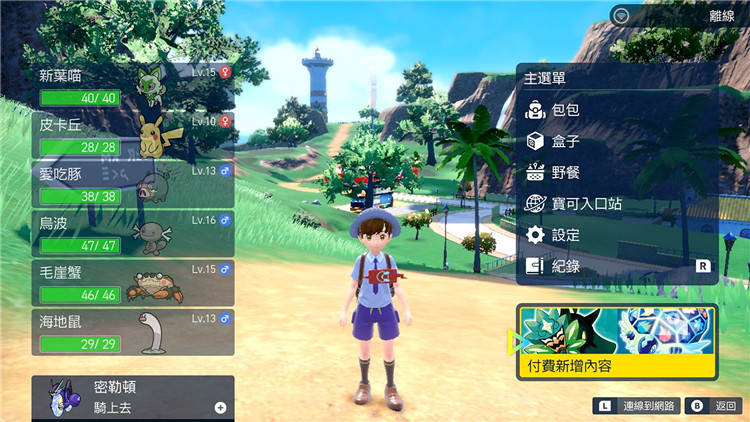Open the 付費新增內容 DLC banner
The image size is (750, 422).
(x=617, y=343)
